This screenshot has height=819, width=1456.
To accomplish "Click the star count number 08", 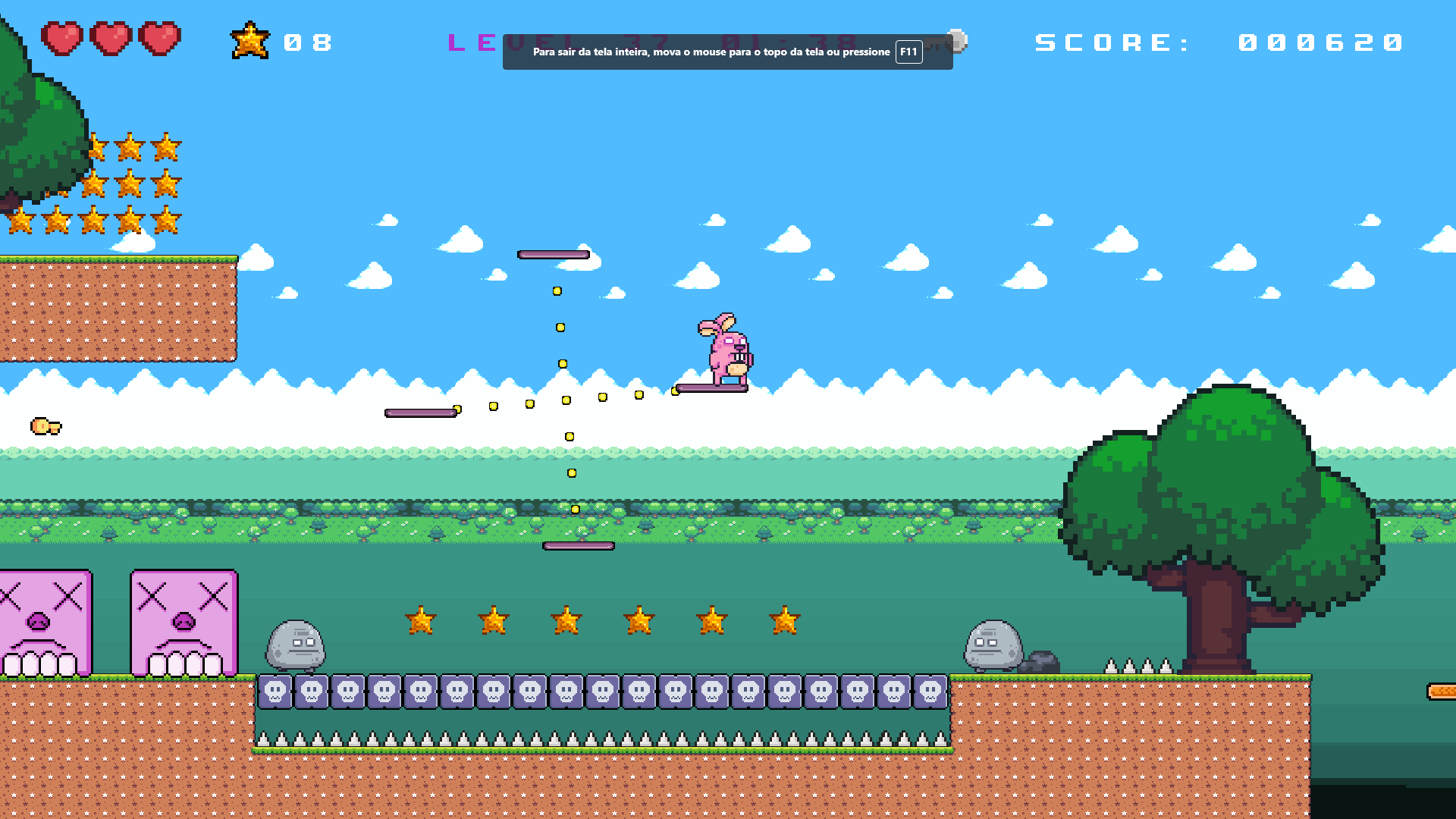I will tap(307, 42).
